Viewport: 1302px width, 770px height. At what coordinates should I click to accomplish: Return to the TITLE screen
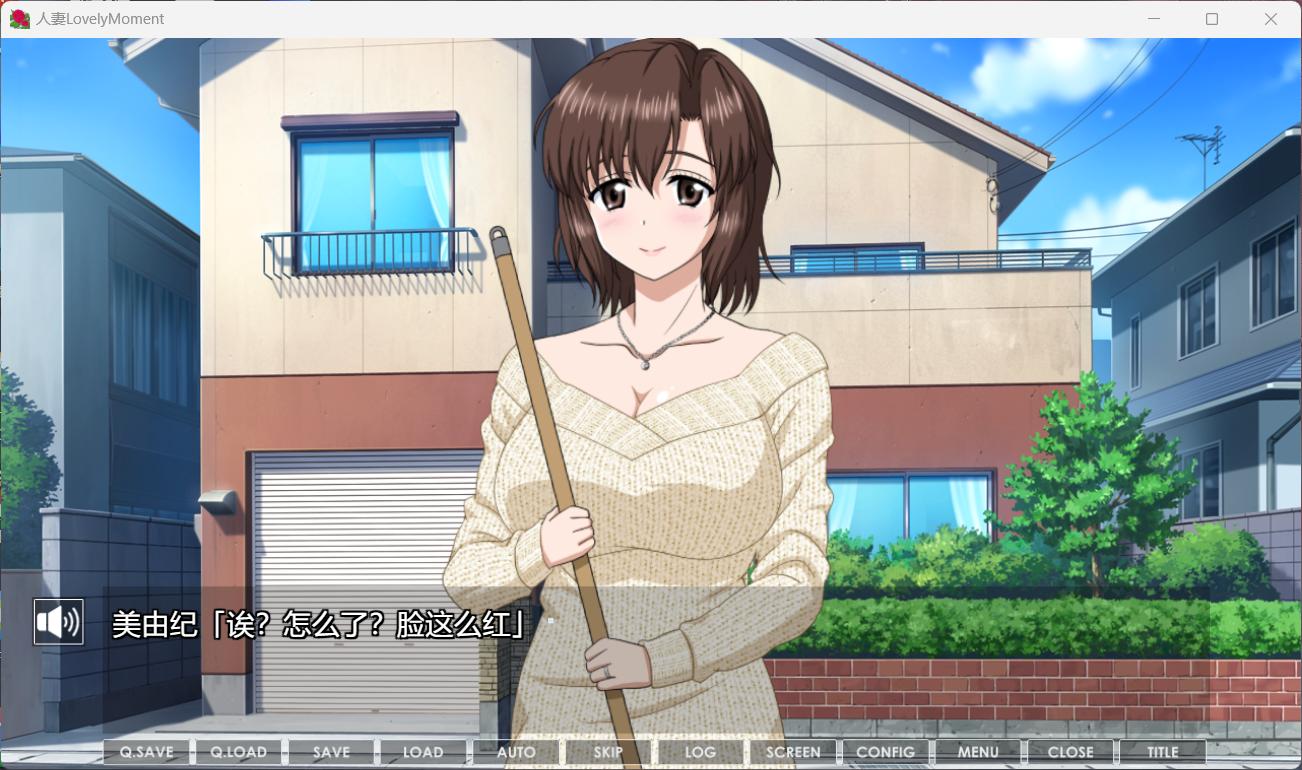coord(1162,752)
